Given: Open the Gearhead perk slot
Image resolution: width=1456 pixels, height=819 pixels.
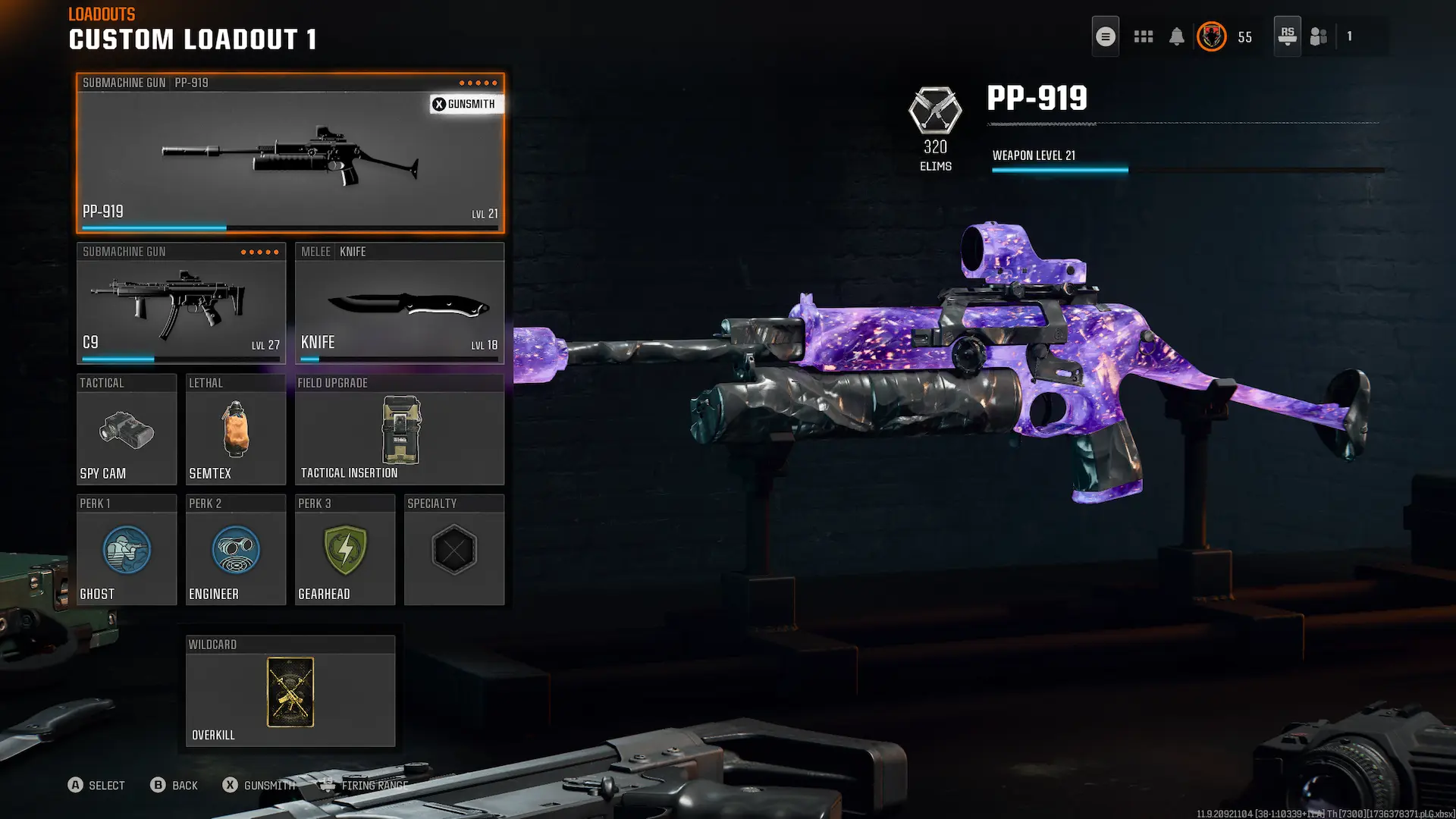Looking at the screenshot, I should [x=344, y=551].
